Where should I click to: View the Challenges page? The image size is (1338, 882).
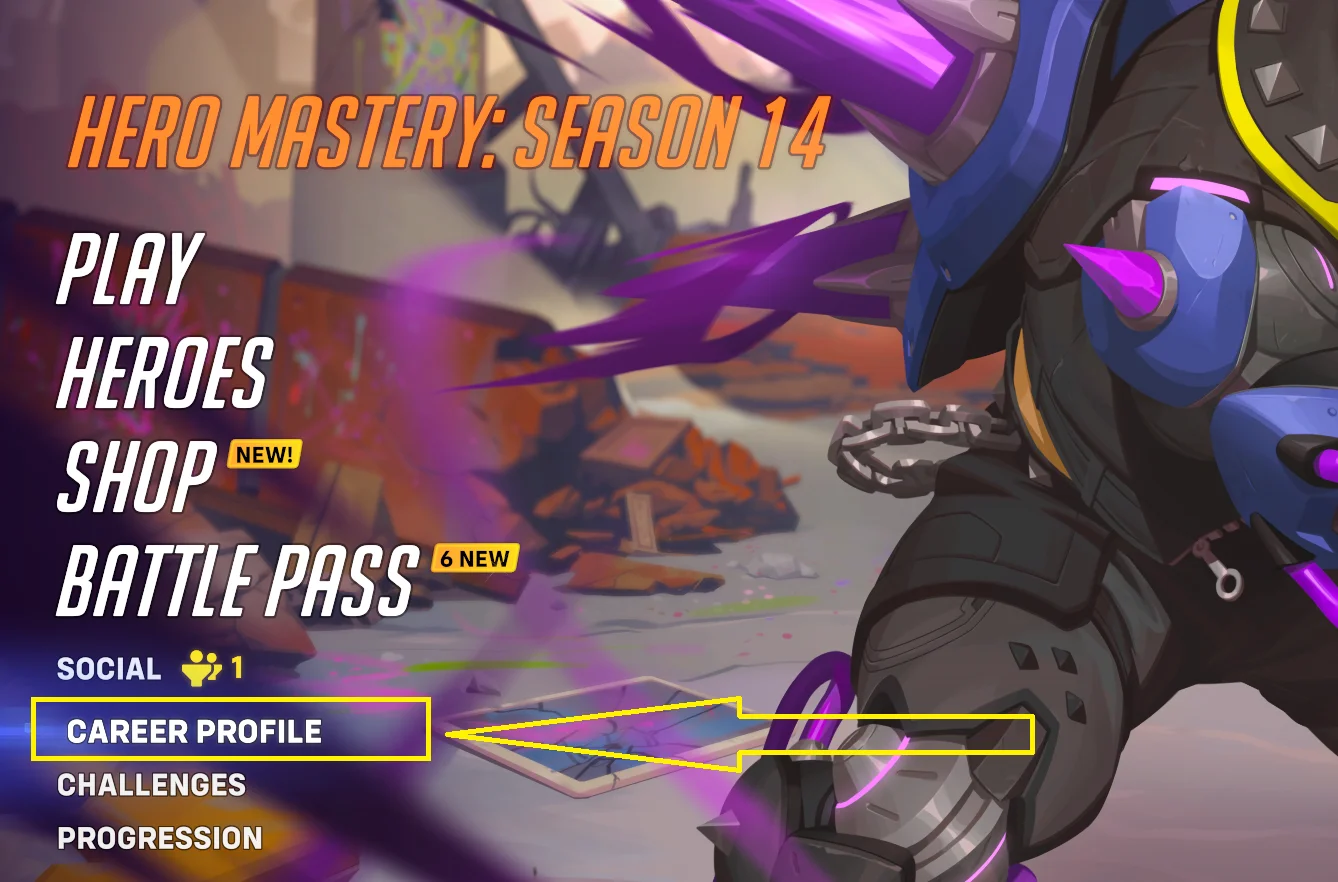click(152, 785)
